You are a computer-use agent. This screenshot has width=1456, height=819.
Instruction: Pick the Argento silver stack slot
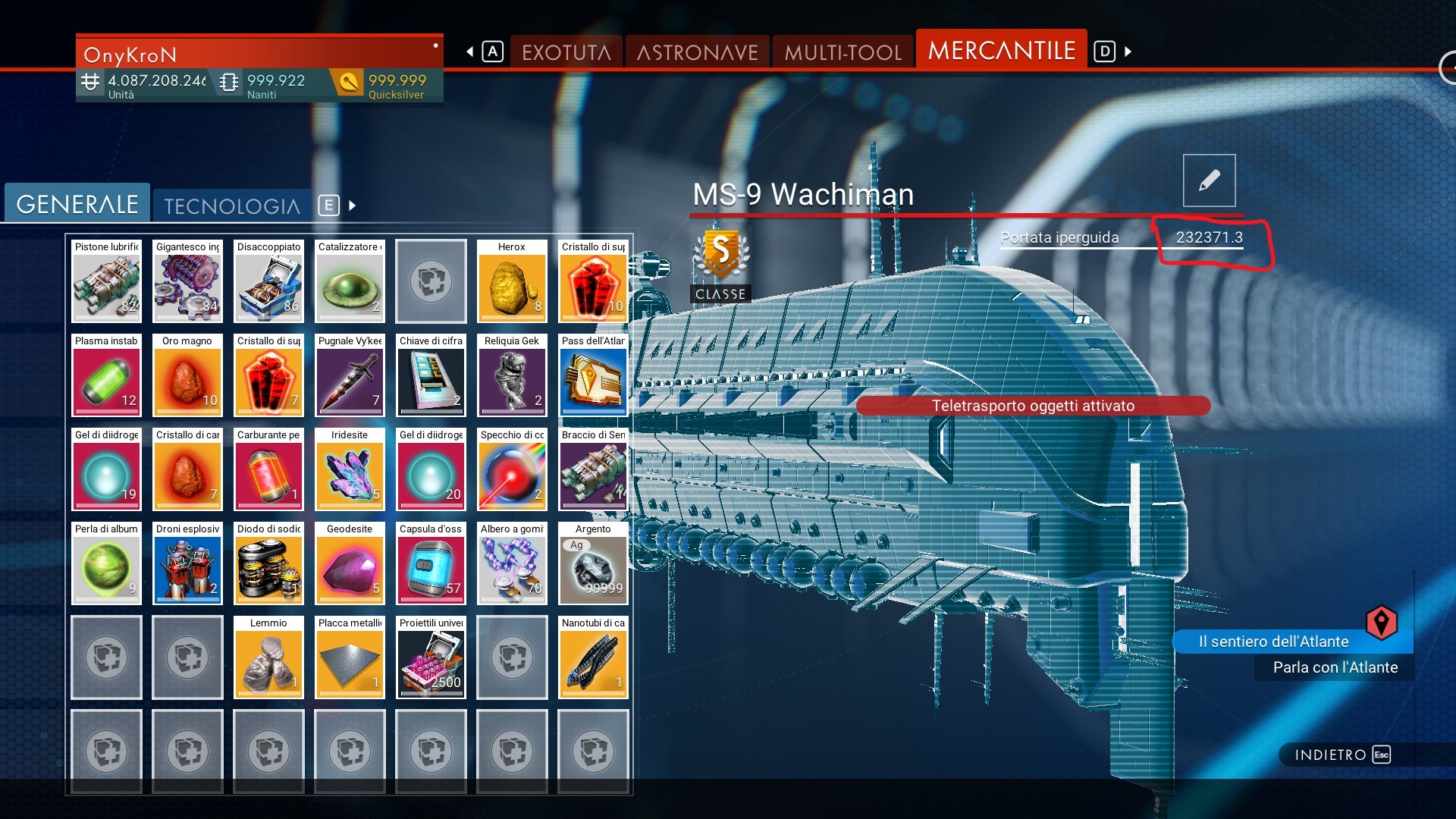click(593, 564)
